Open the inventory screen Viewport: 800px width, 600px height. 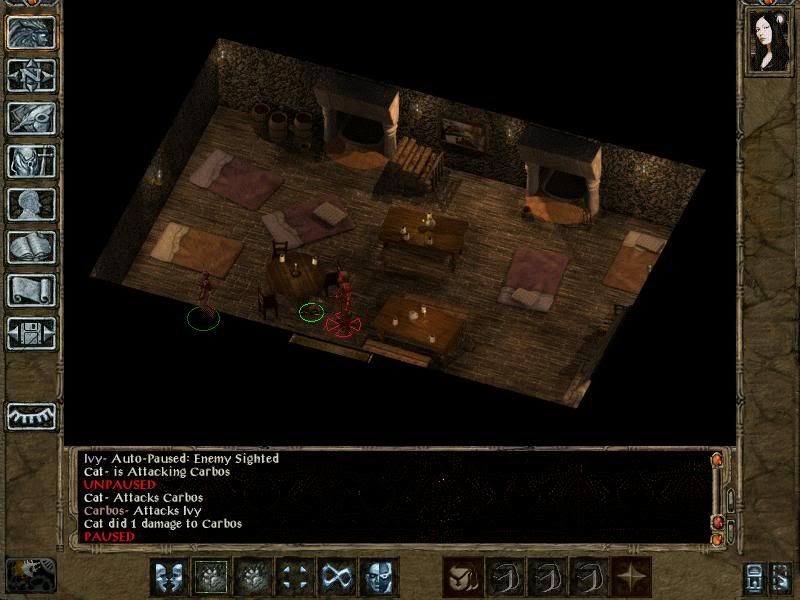tap(31, 161)
